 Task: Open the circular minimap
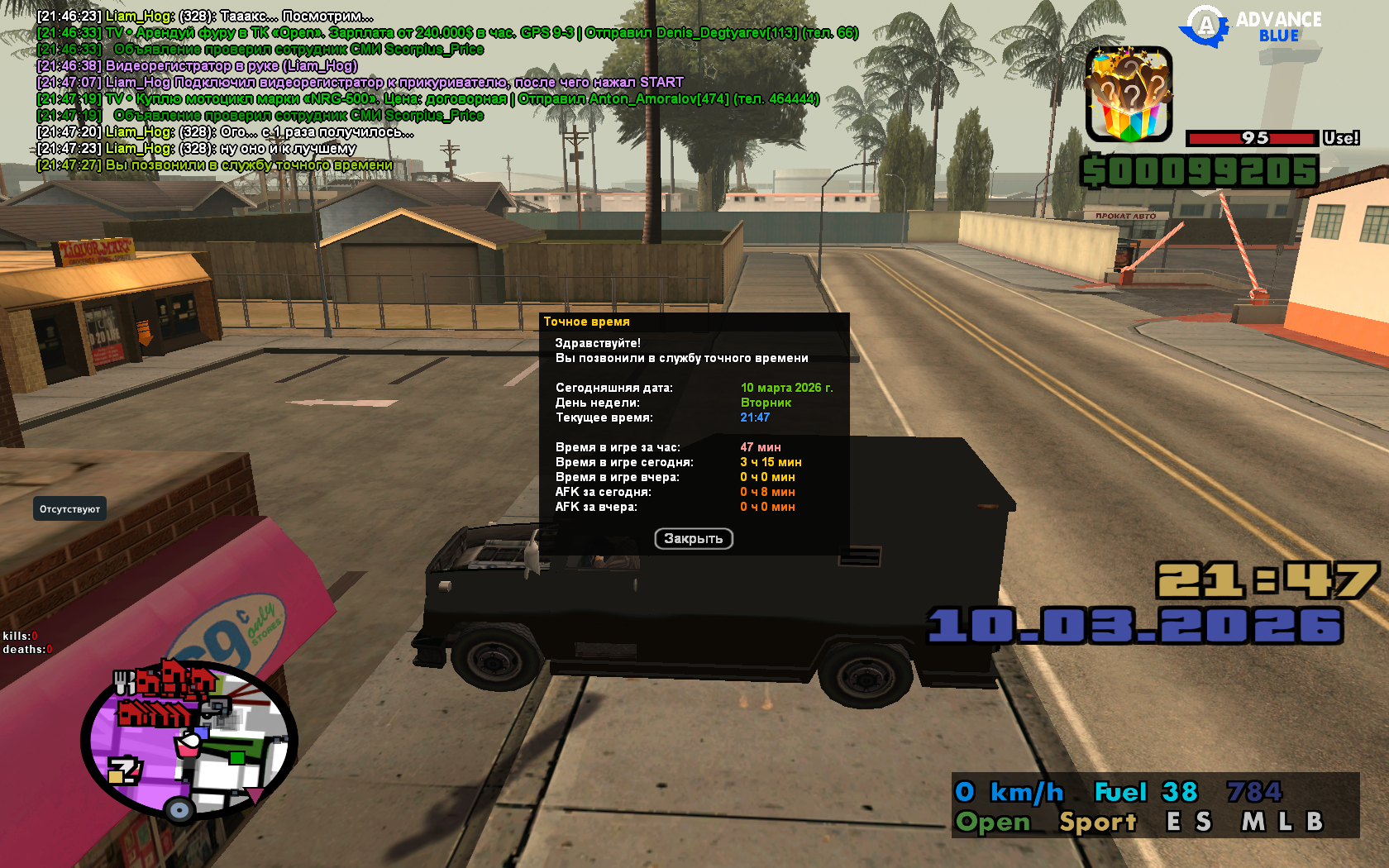pyautogui.click(x=189, y=742)
